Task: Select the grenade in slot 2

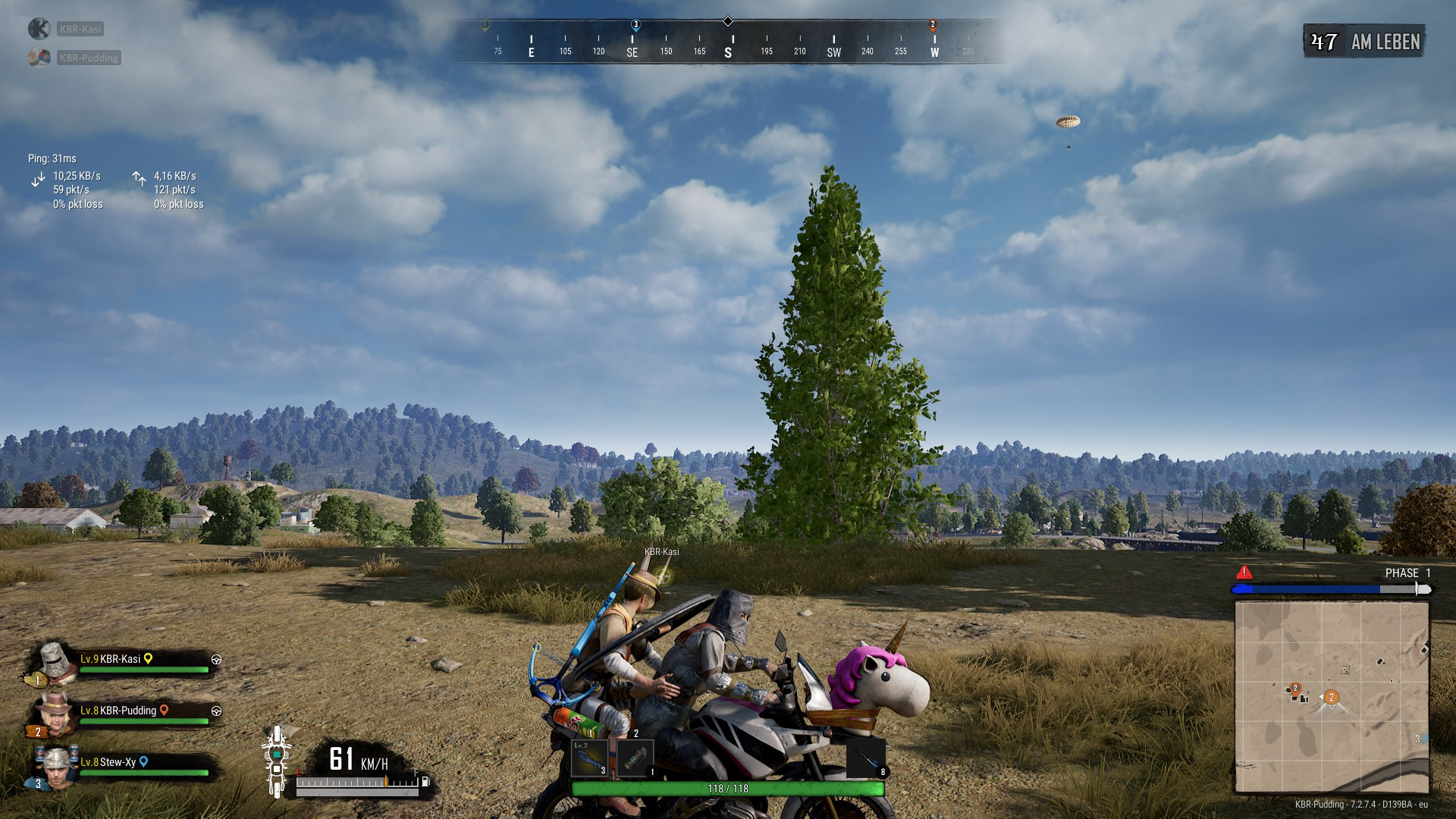Action: (x=635, y=758)
